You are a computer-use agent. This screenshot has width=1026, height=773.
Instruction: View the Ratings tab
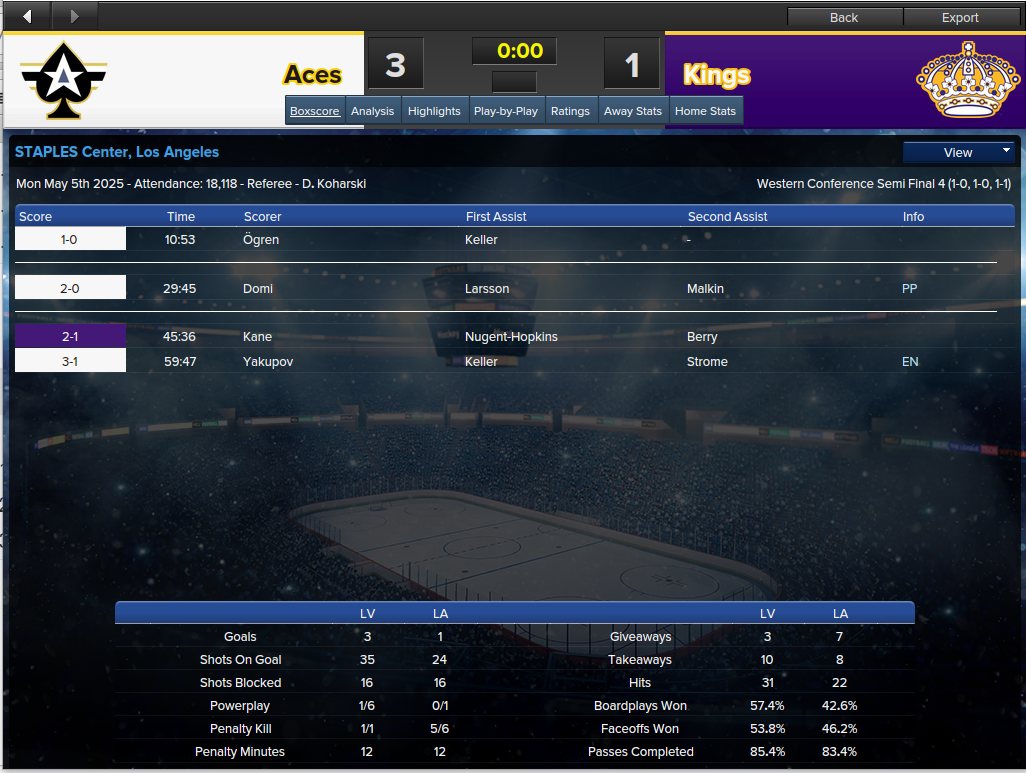(x=570, y=111)
